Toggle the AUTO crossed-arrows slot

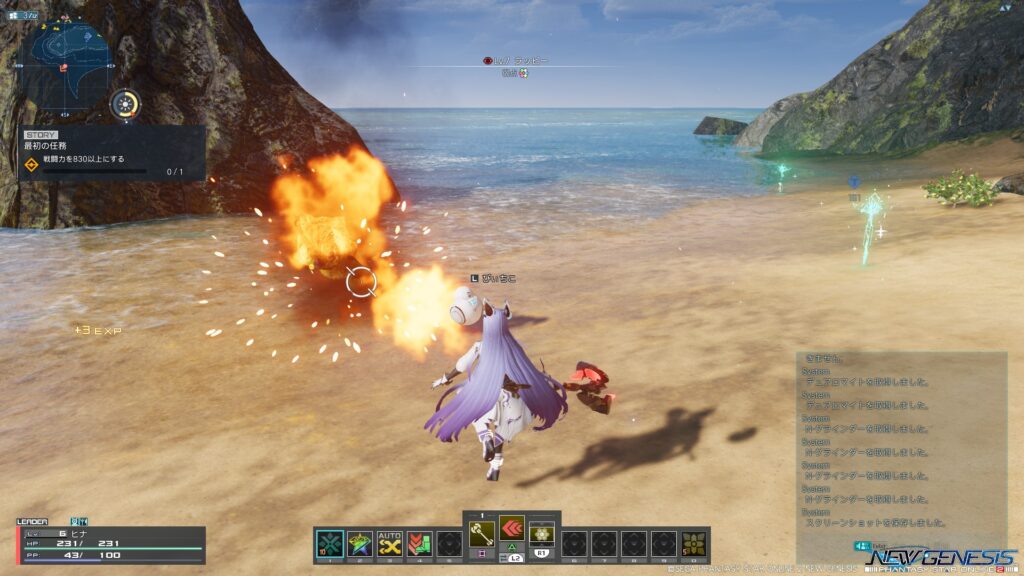coord(390,544)
